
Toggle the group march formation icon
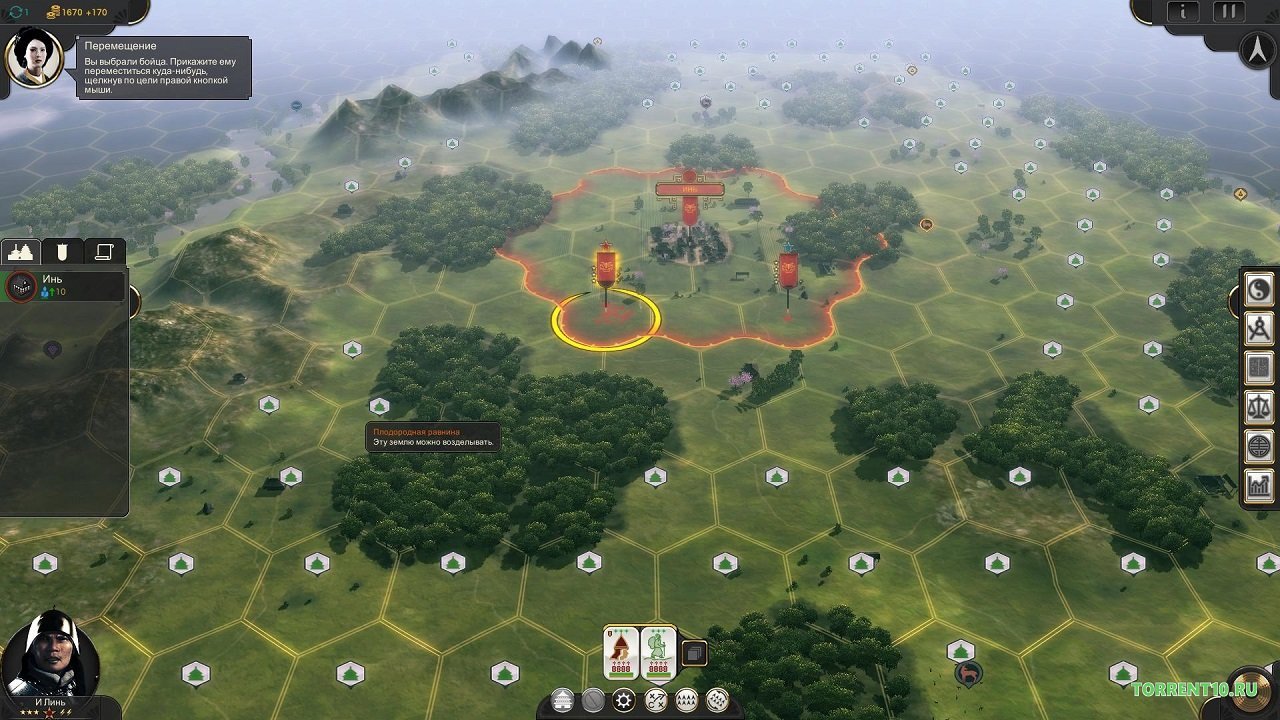pos(687,700)
